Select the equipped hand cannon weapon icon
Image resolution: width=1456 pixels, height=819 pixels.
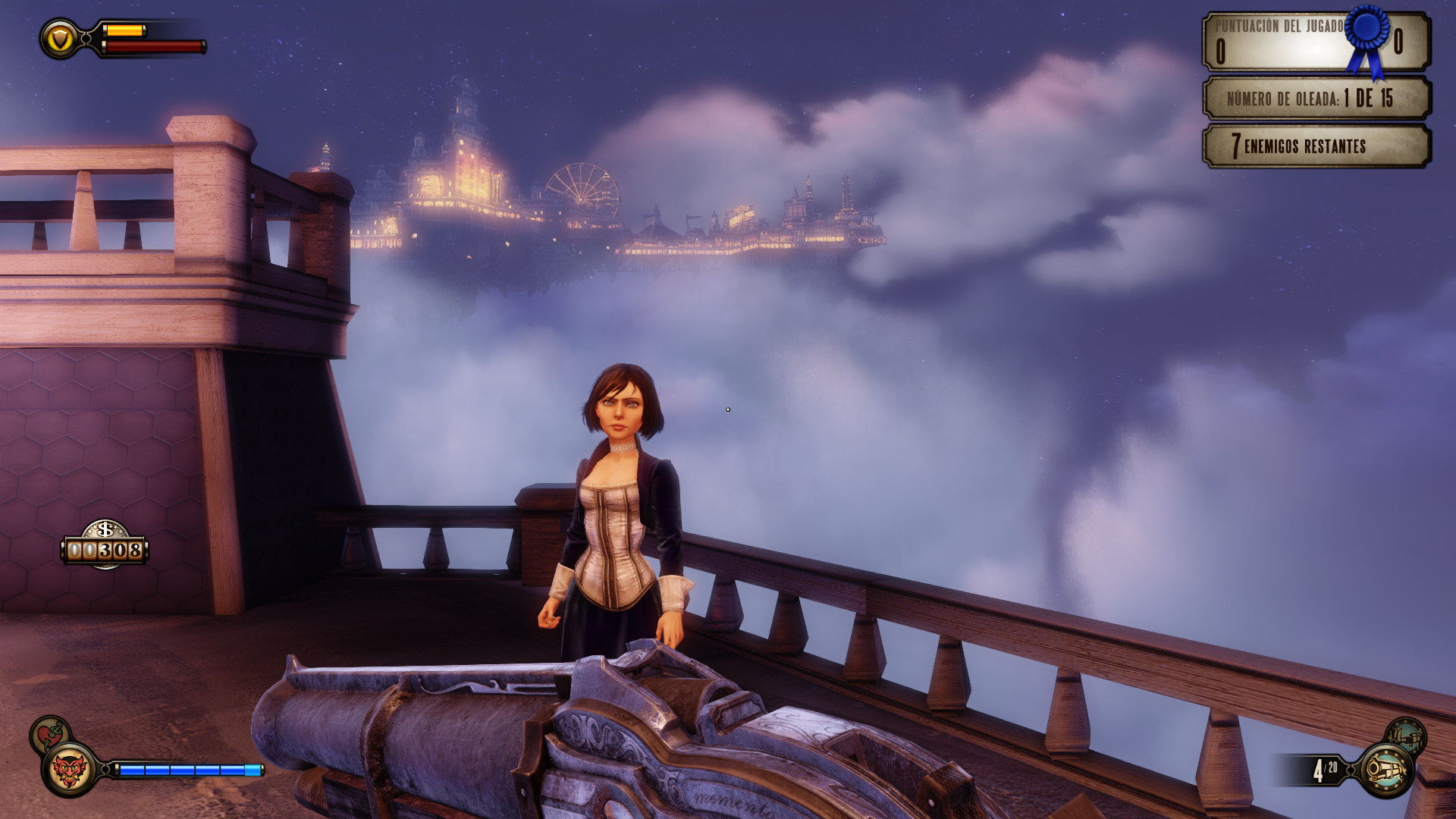[x=1387, y=770]
